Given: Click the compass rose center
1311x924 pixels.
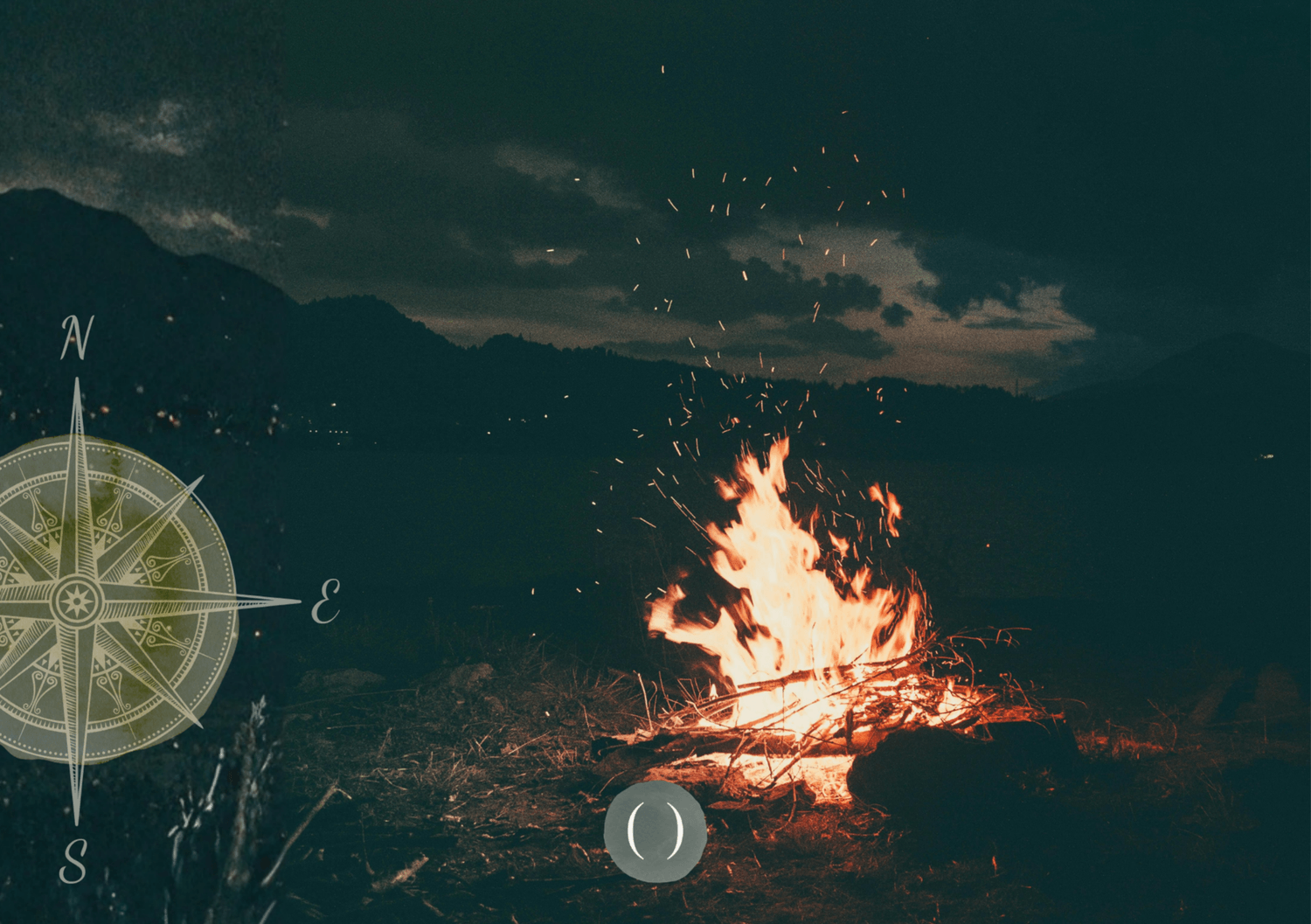Looking at the screenshot, I should pyautogui.click(x=77, y=601).
